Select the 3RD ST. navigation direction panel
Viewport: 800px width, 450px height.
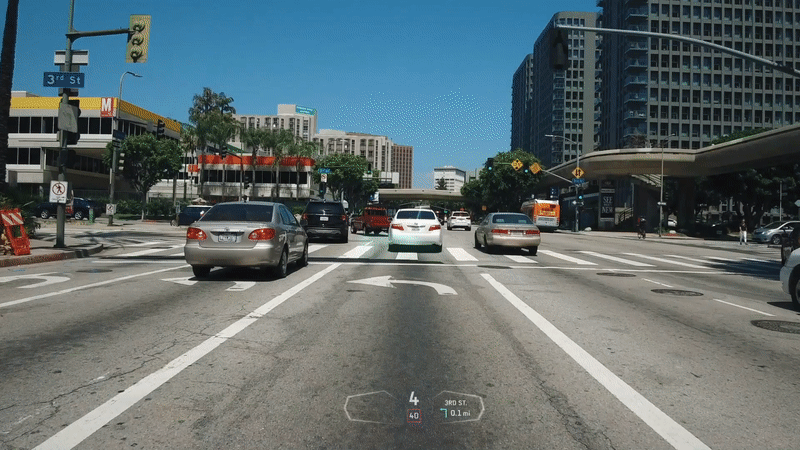[458, 407]
